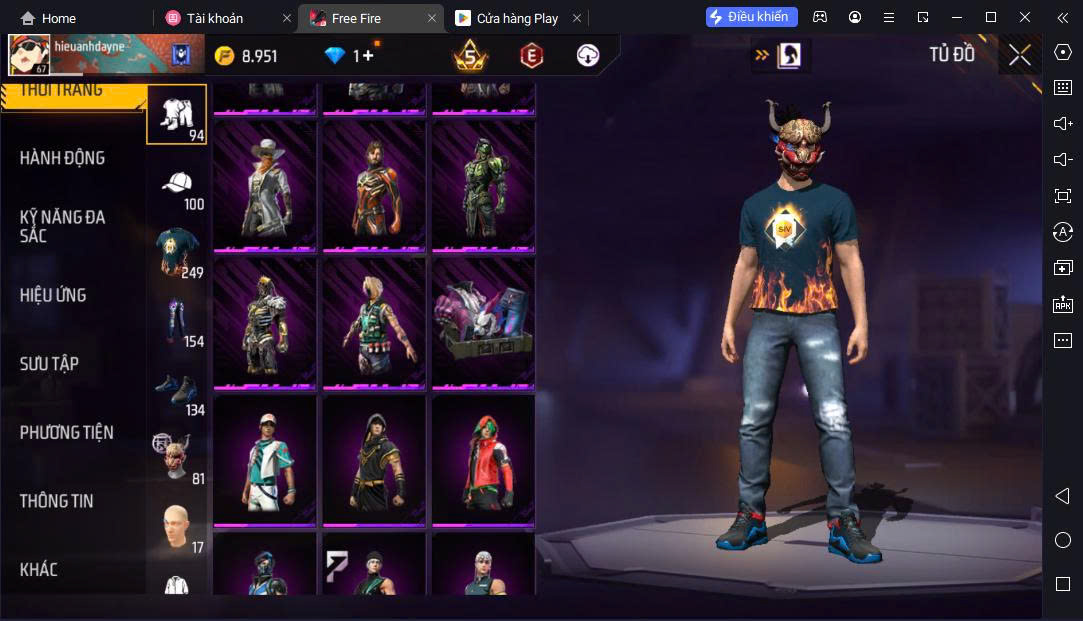Switch to KỸ NĂNG ĐA SẮC section
Image resolution: width=1083 pixels, height=621 pixels.
coord(62,226)
